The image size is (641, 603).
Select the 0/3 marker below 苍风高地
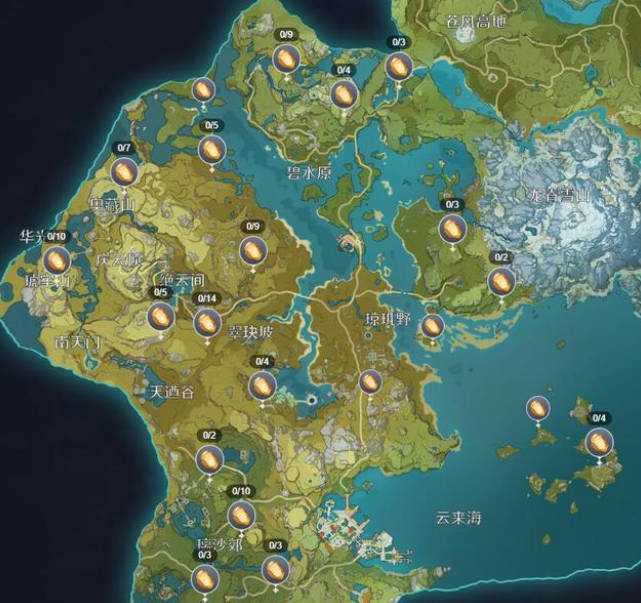click(399, 67)
